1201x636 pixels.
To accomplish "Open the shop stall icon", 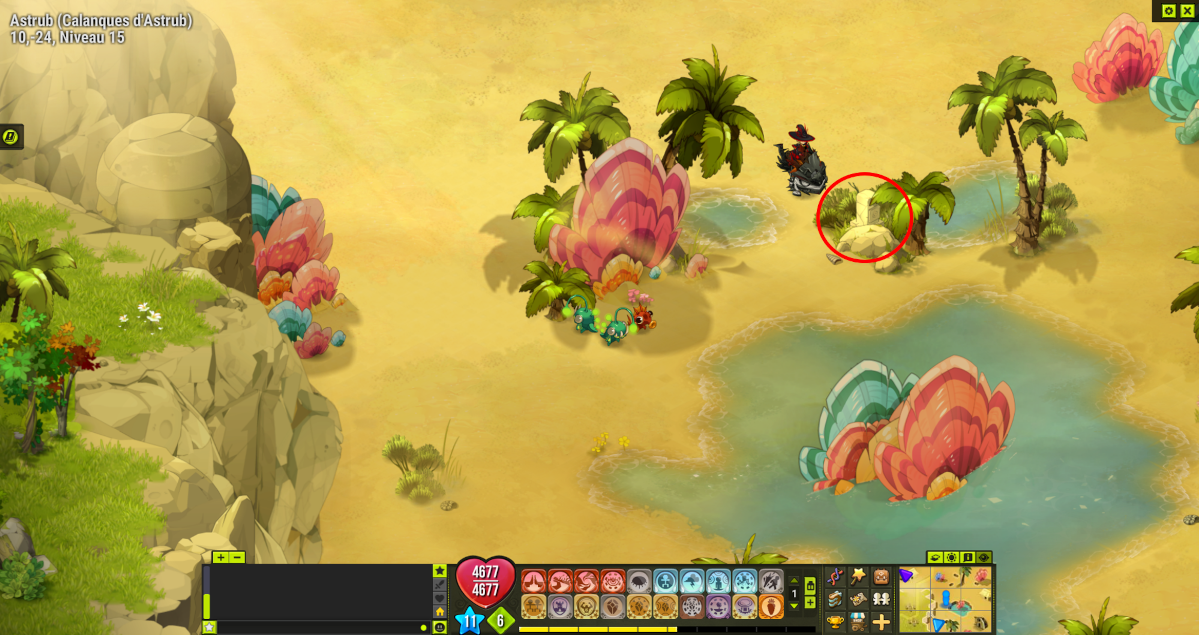I will [858, 622].
